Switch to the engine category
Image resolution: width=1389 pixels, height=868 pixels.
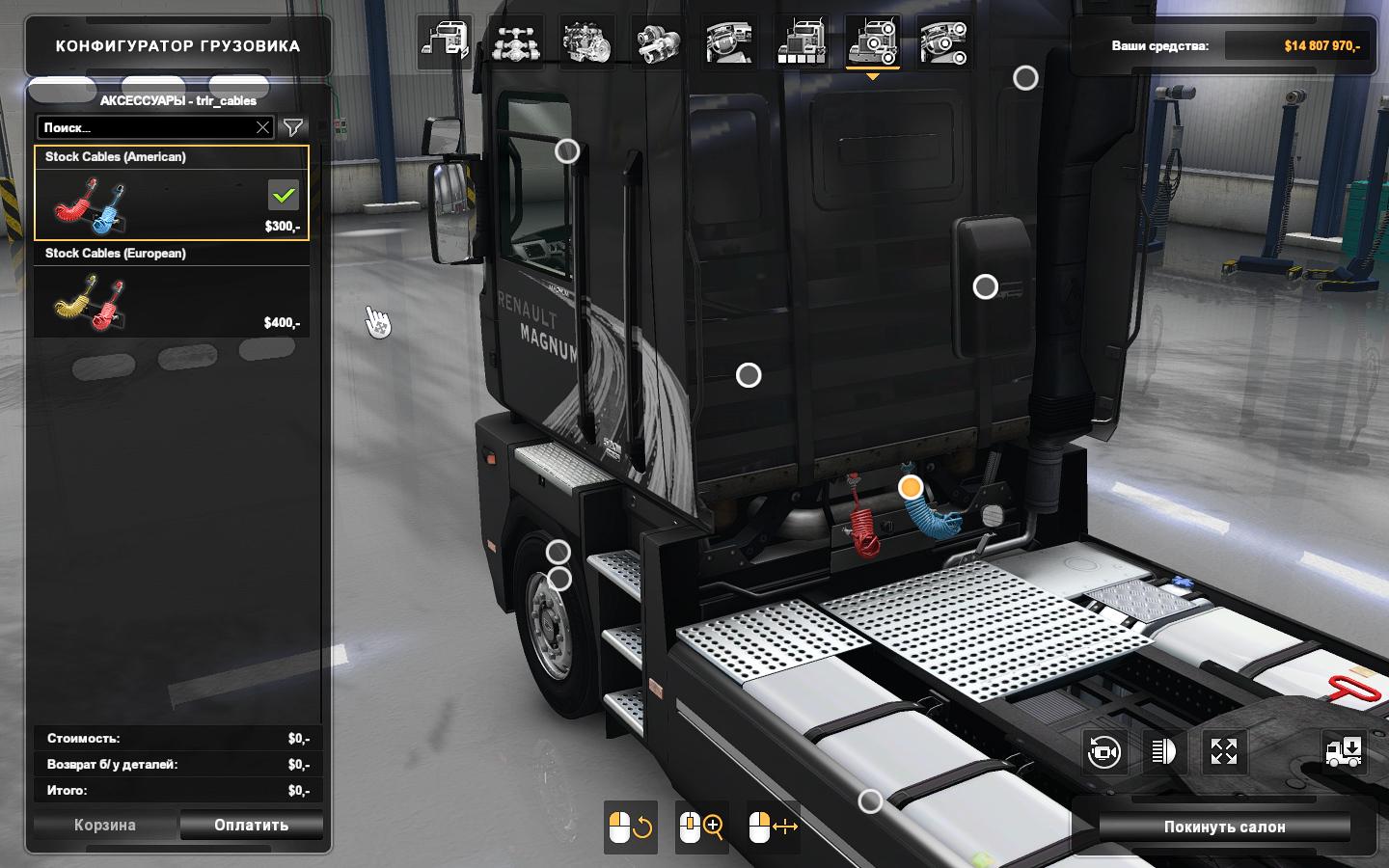587,42
